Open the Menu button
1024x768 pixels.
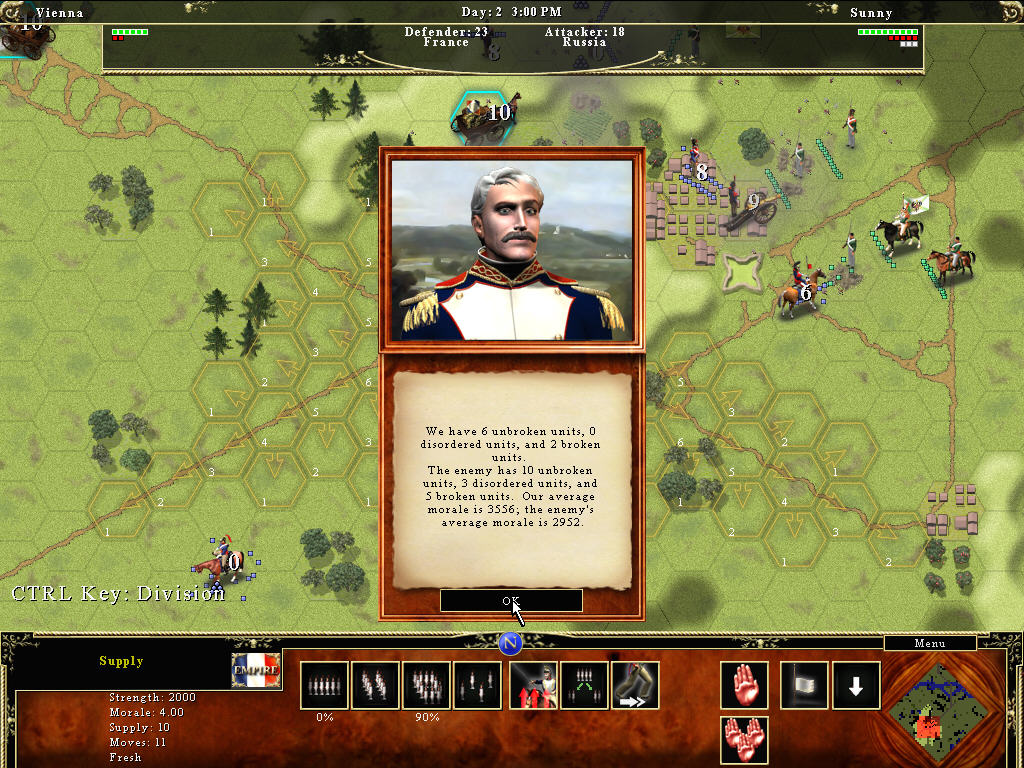point(929,643)
